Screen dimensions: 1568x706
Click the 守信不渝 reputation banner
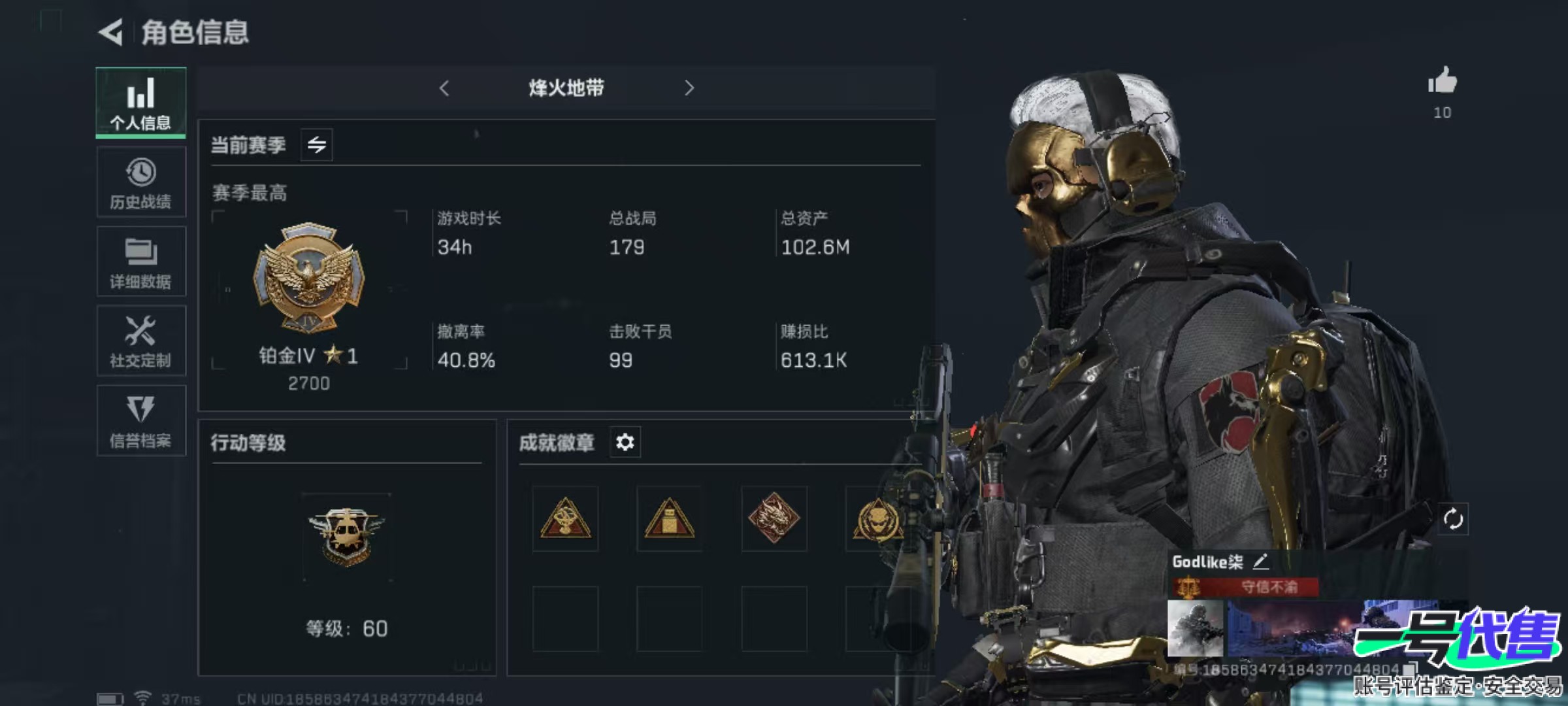(x=1247, y=587)
